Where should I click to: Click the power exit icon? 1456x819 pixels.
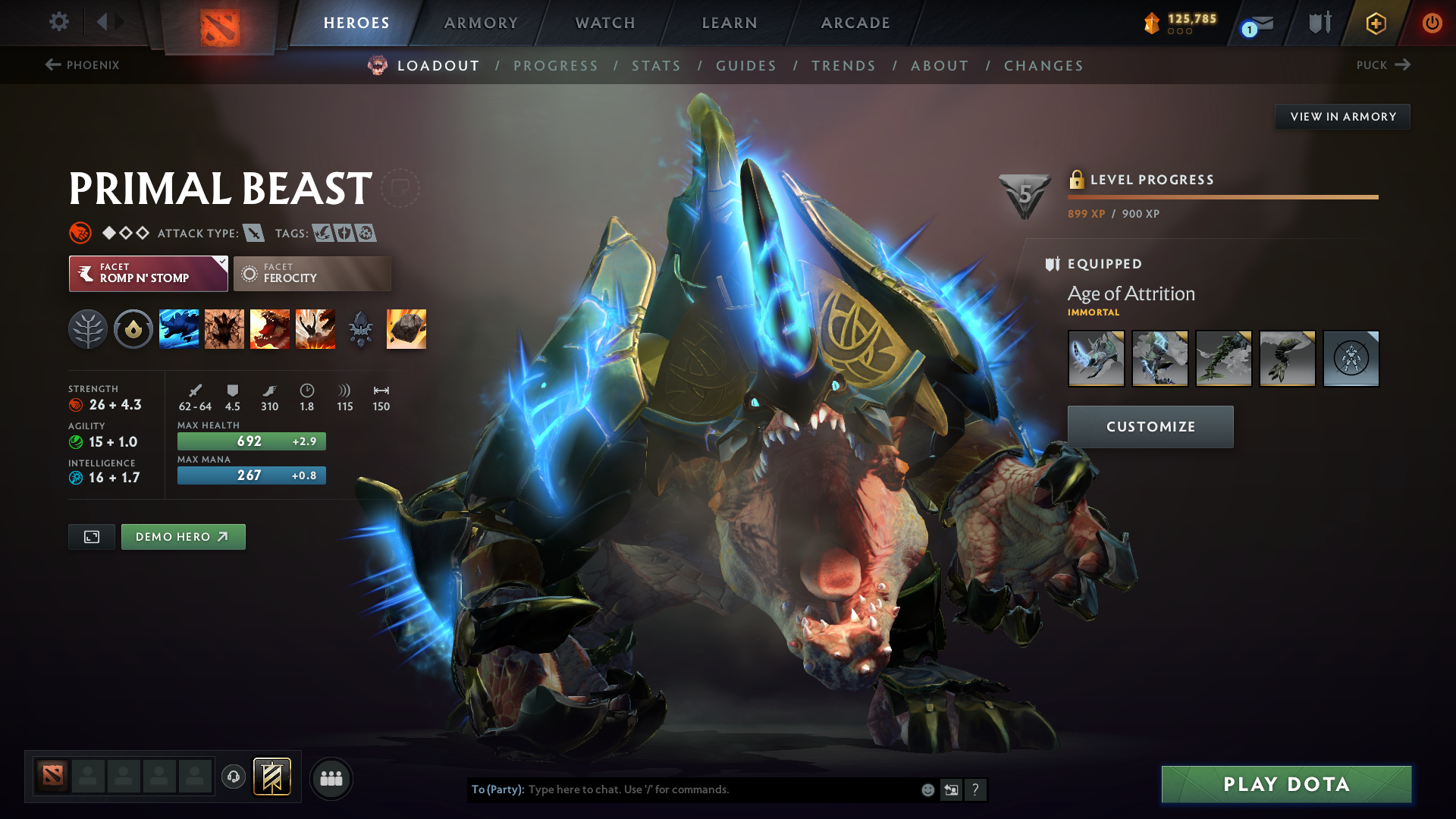tap(1432, 23)
